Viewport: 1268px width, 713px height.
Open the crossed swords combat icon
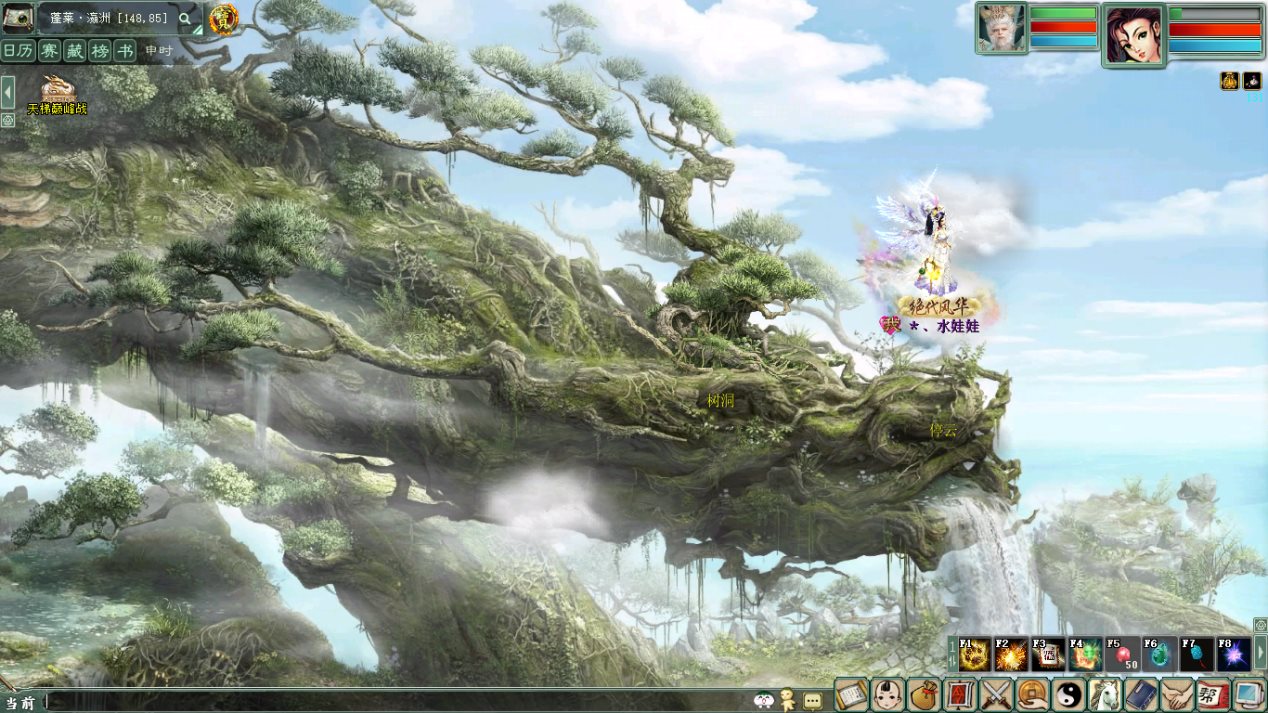[x=997, y=694]
